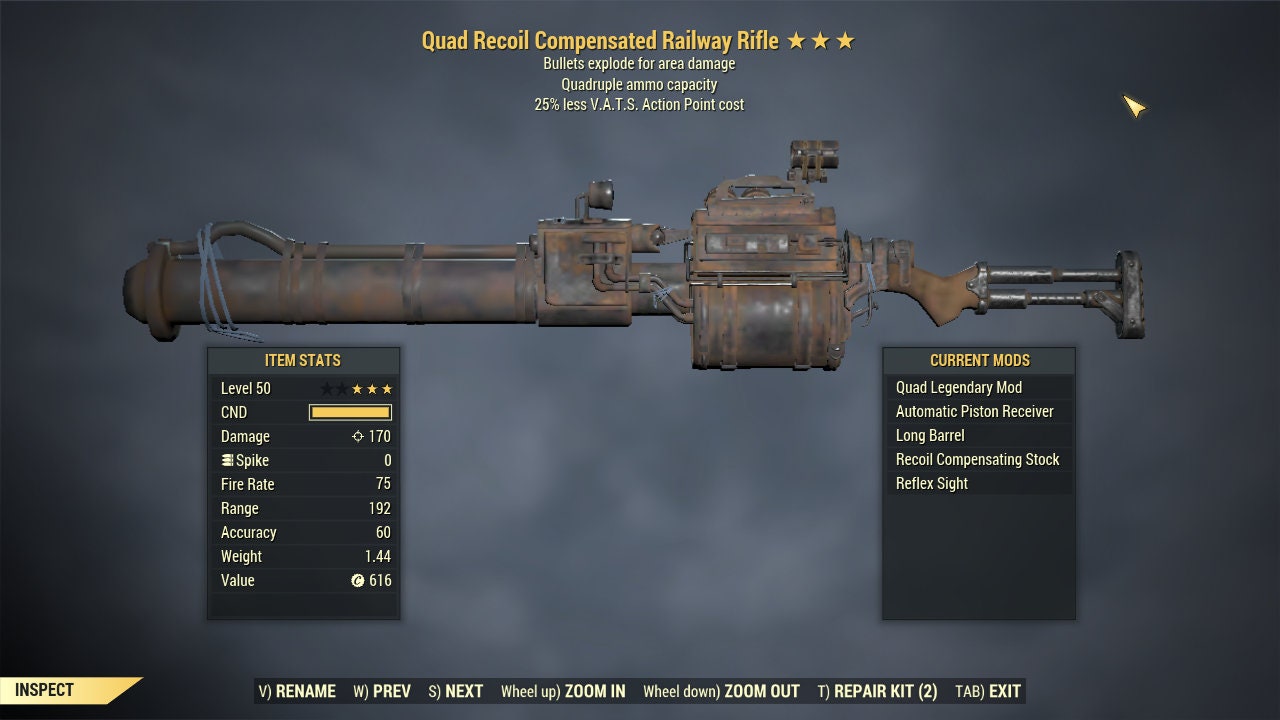
Task: Select the spike ammo icon next to Spike
Action: tap(227, 459)
